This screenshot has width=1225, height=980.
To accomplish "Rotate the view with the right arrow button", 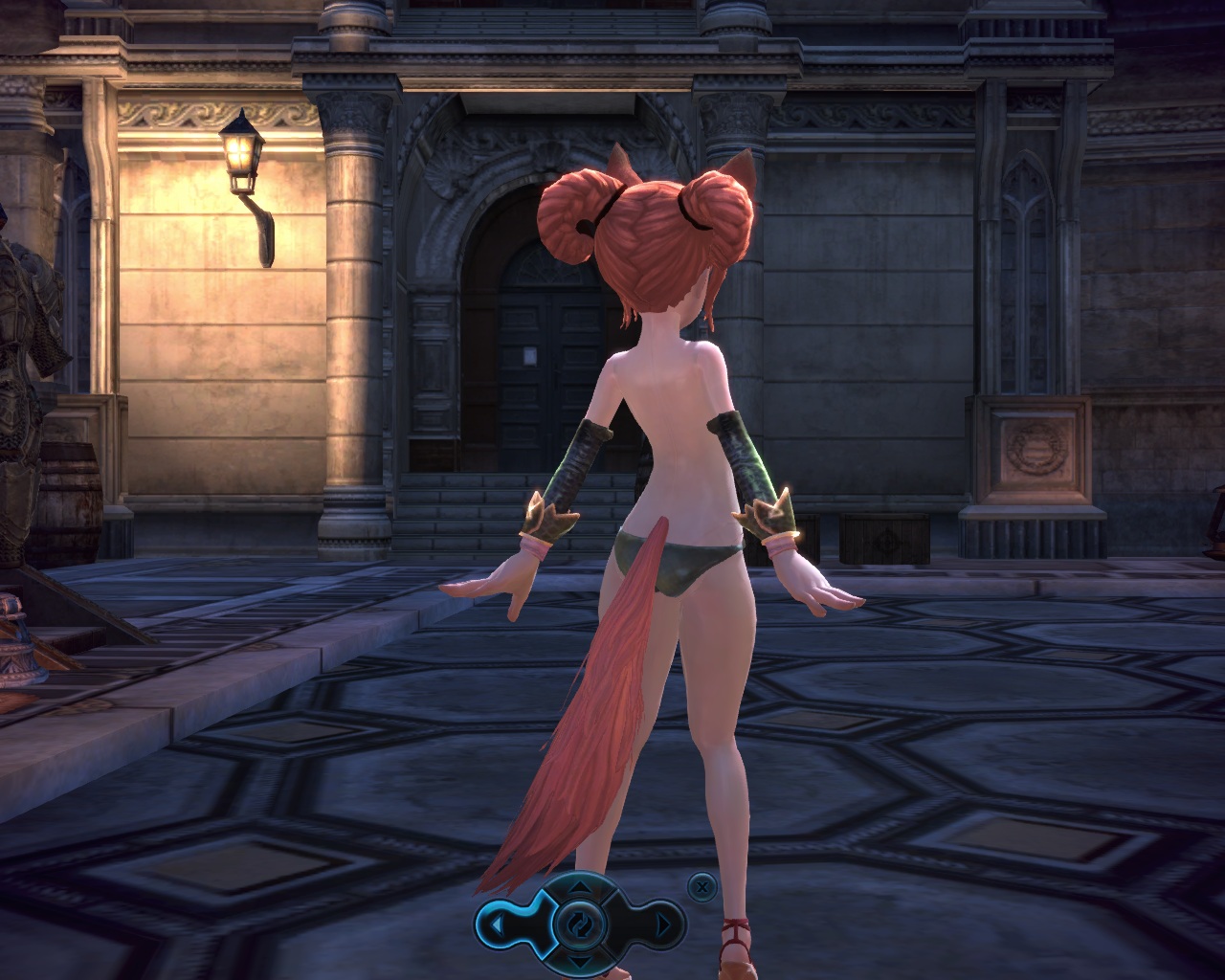I will [x=663, y=924].
